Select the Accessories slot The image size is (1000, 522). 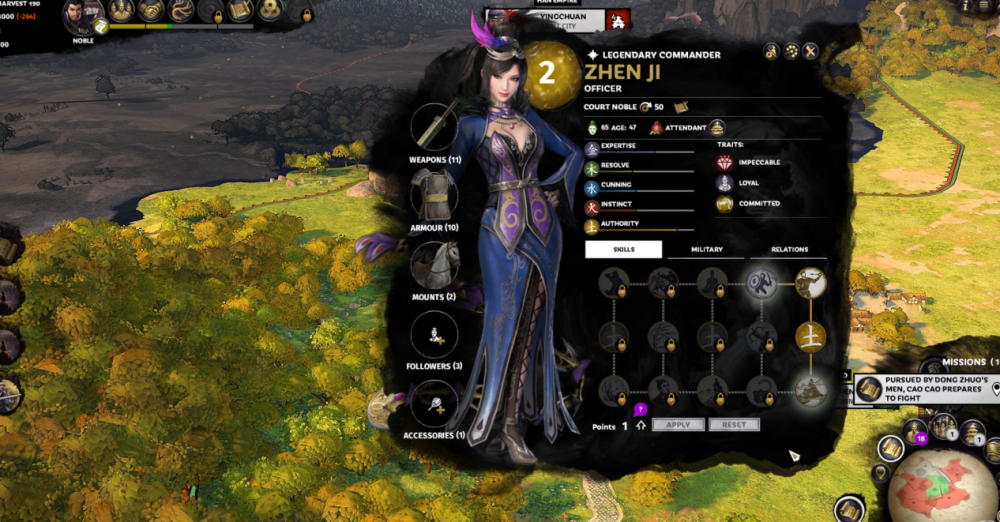click(434, 404)
